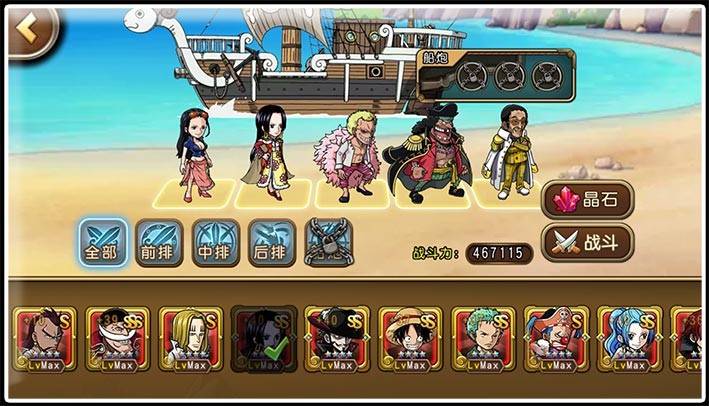Switch to the 前排 front row tab

(160, 242)
